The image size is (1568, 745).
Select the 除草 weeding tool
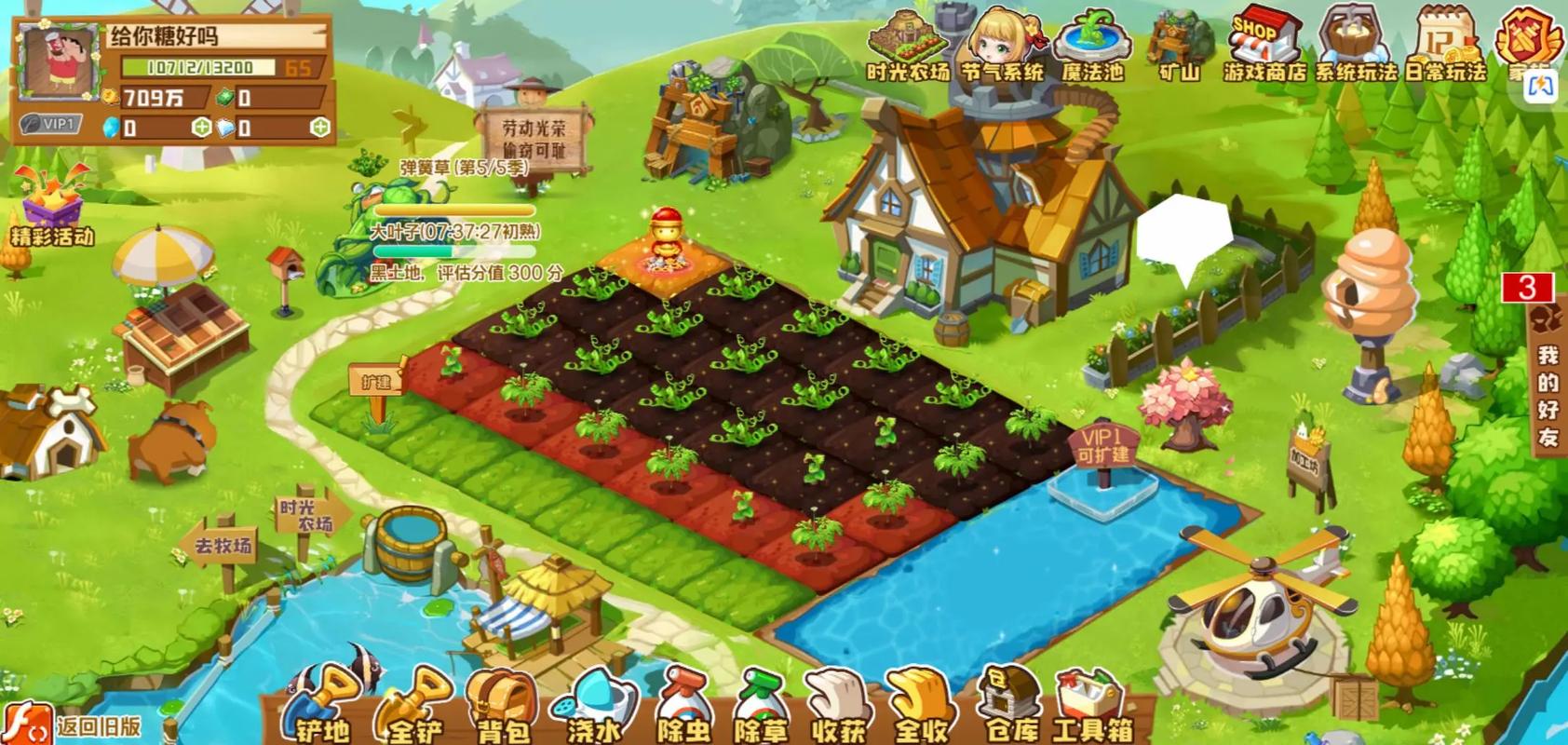[x=761, y=707]
